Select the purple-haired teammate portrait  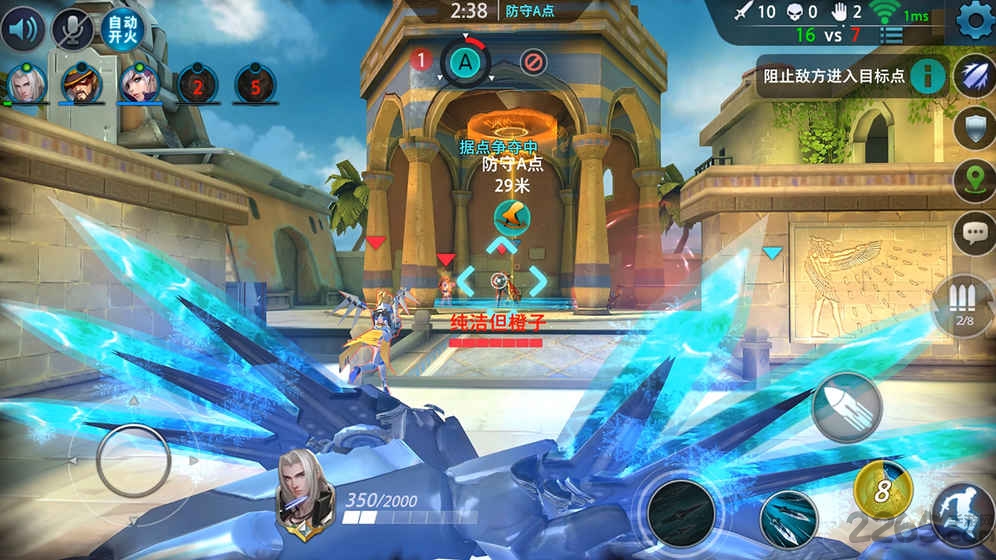point(139,84)
